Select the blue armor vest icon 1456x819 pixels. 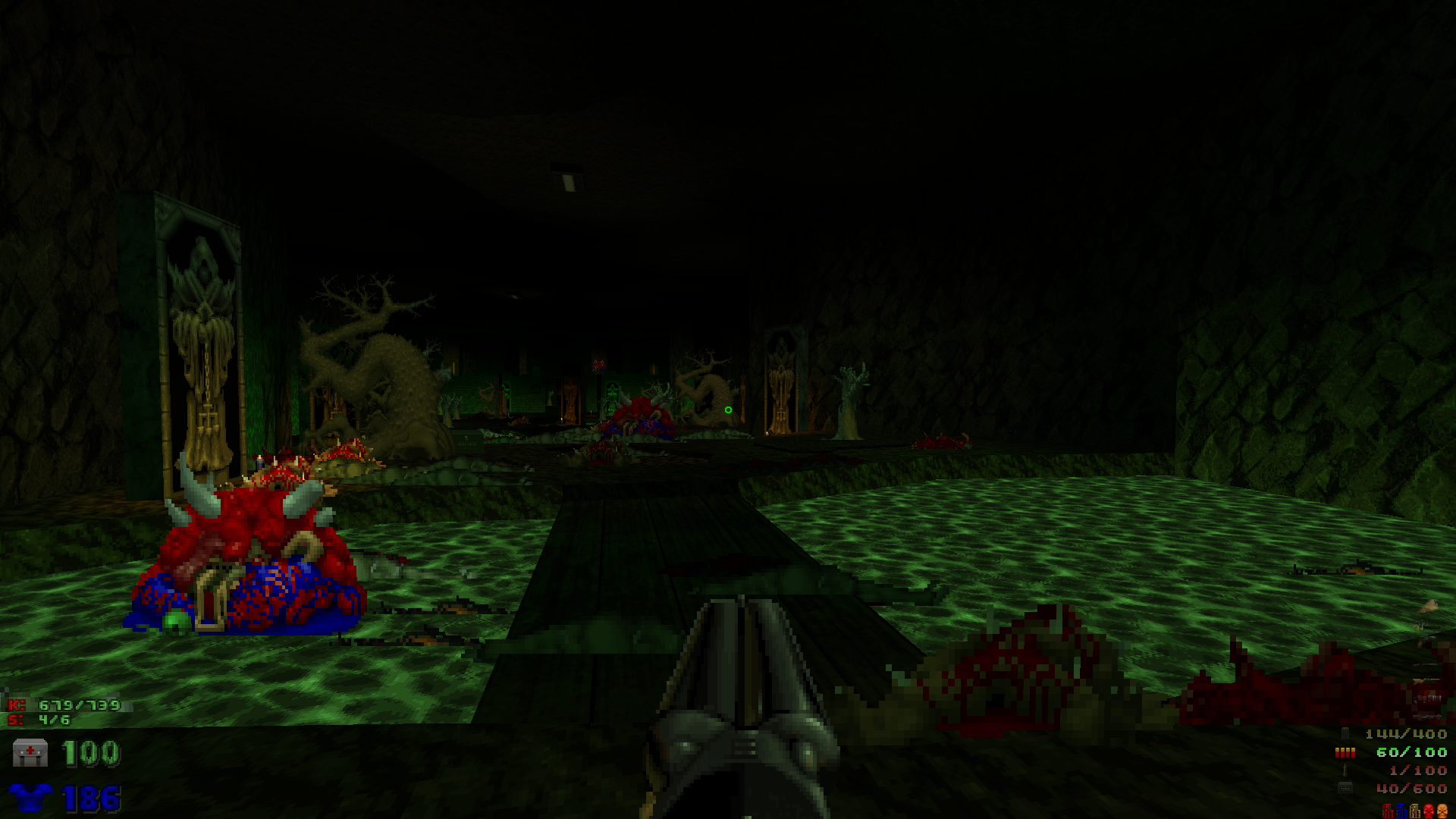[x=30, y=798]
